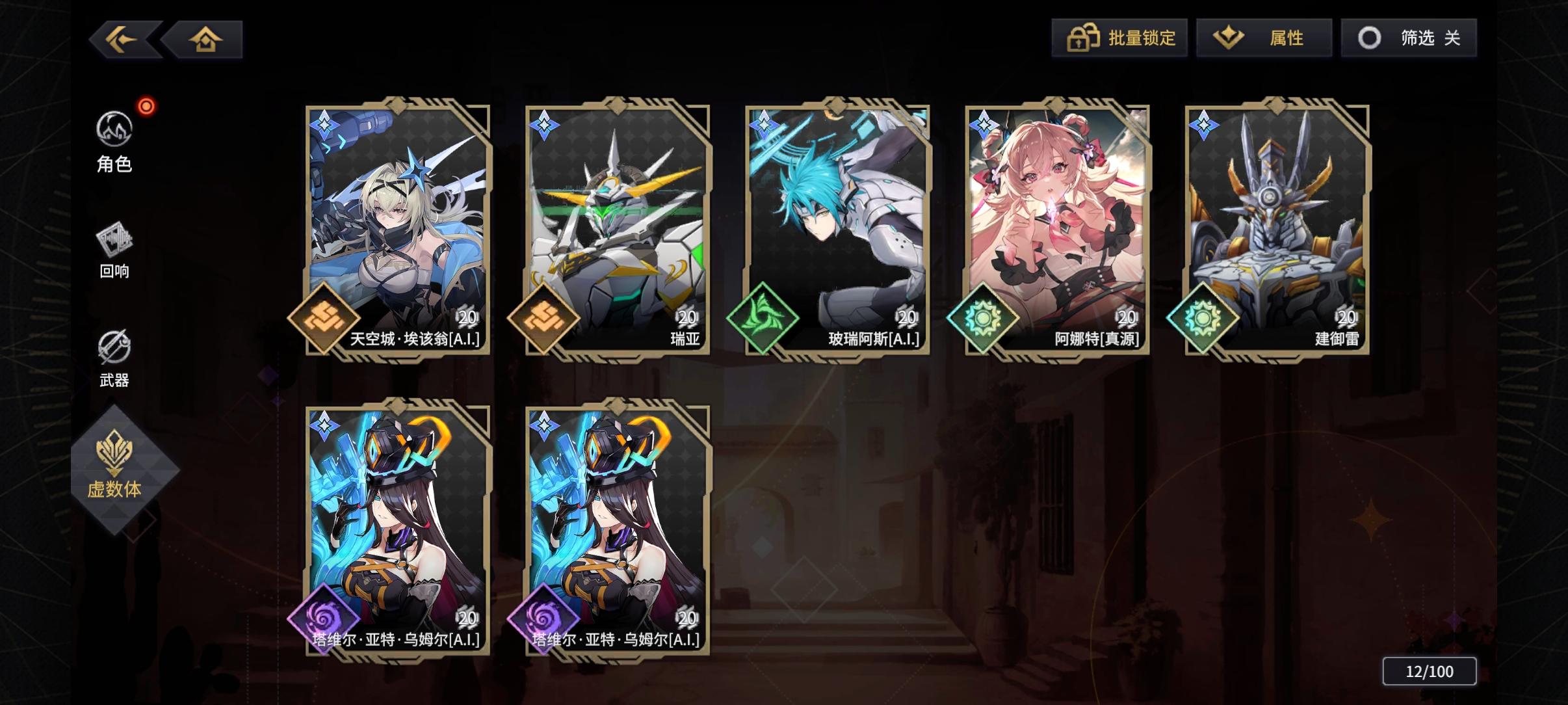
Task: Open the 属性 attributes panel via its diamond icon
Action: pyautogui.click(x=1229, y=38)
